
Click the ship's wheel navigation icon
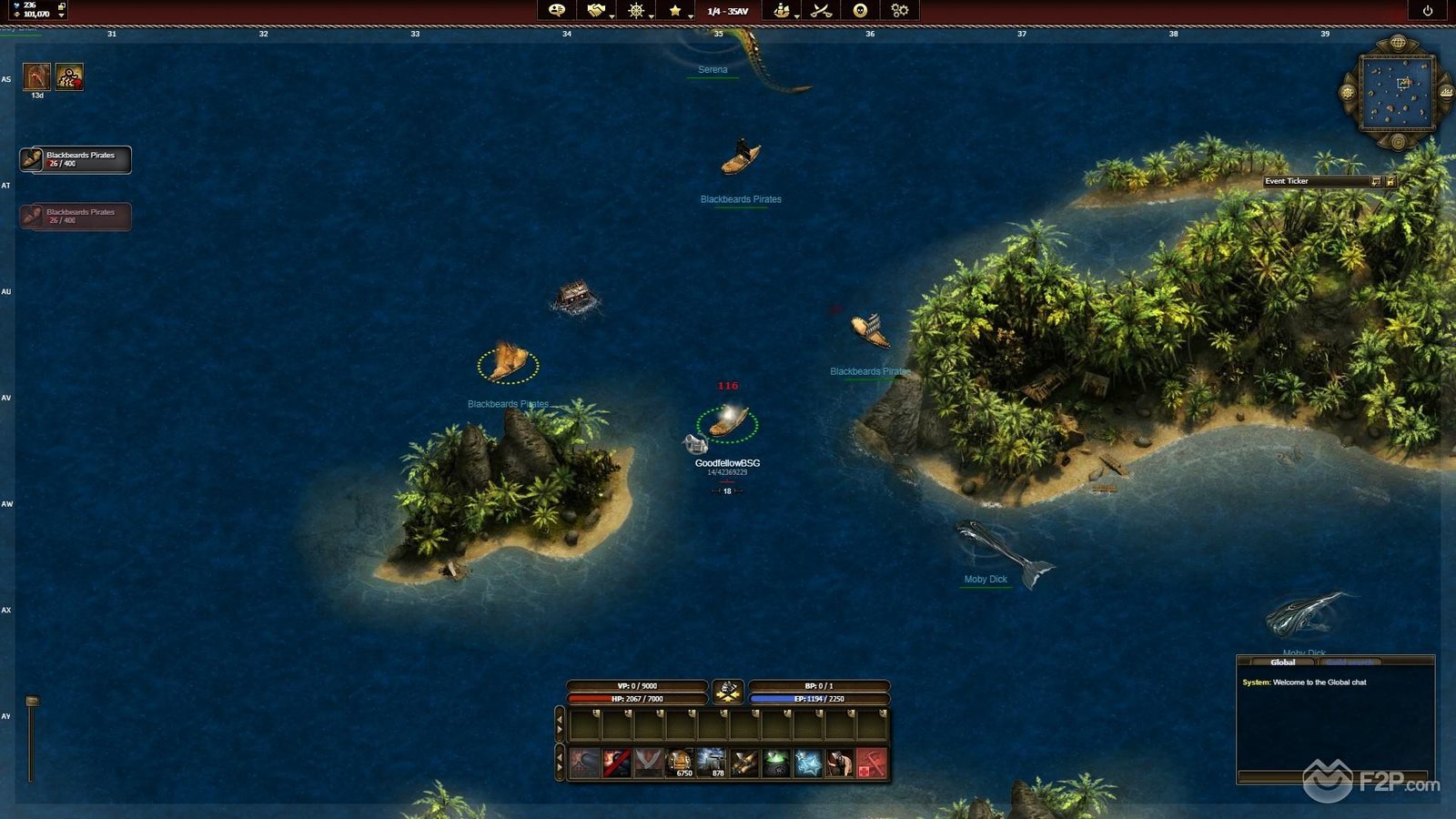(634, 11)
